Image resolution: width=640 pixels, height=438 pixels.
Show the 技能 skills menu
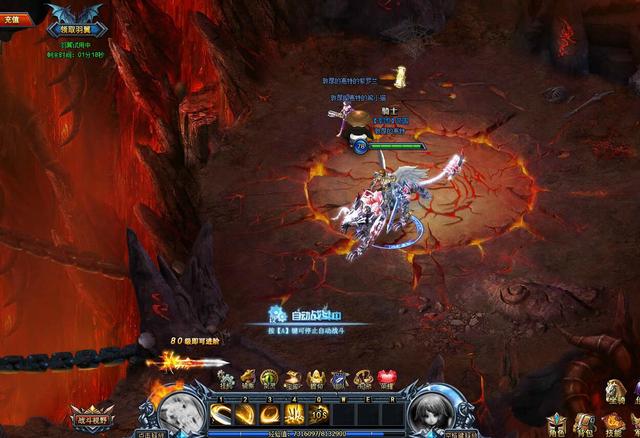coord(612,424)
